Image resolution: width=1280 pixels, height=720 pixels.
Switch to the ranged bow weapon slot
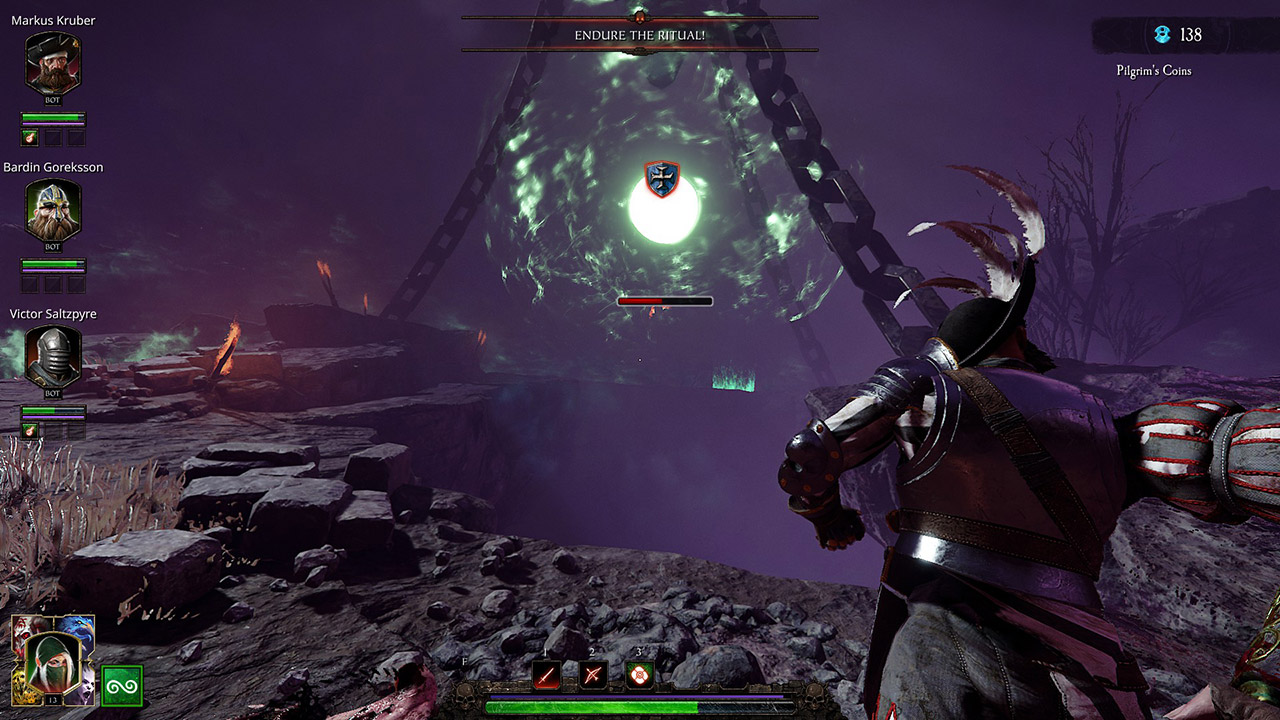pyautogui.click(x=594, y=675)
